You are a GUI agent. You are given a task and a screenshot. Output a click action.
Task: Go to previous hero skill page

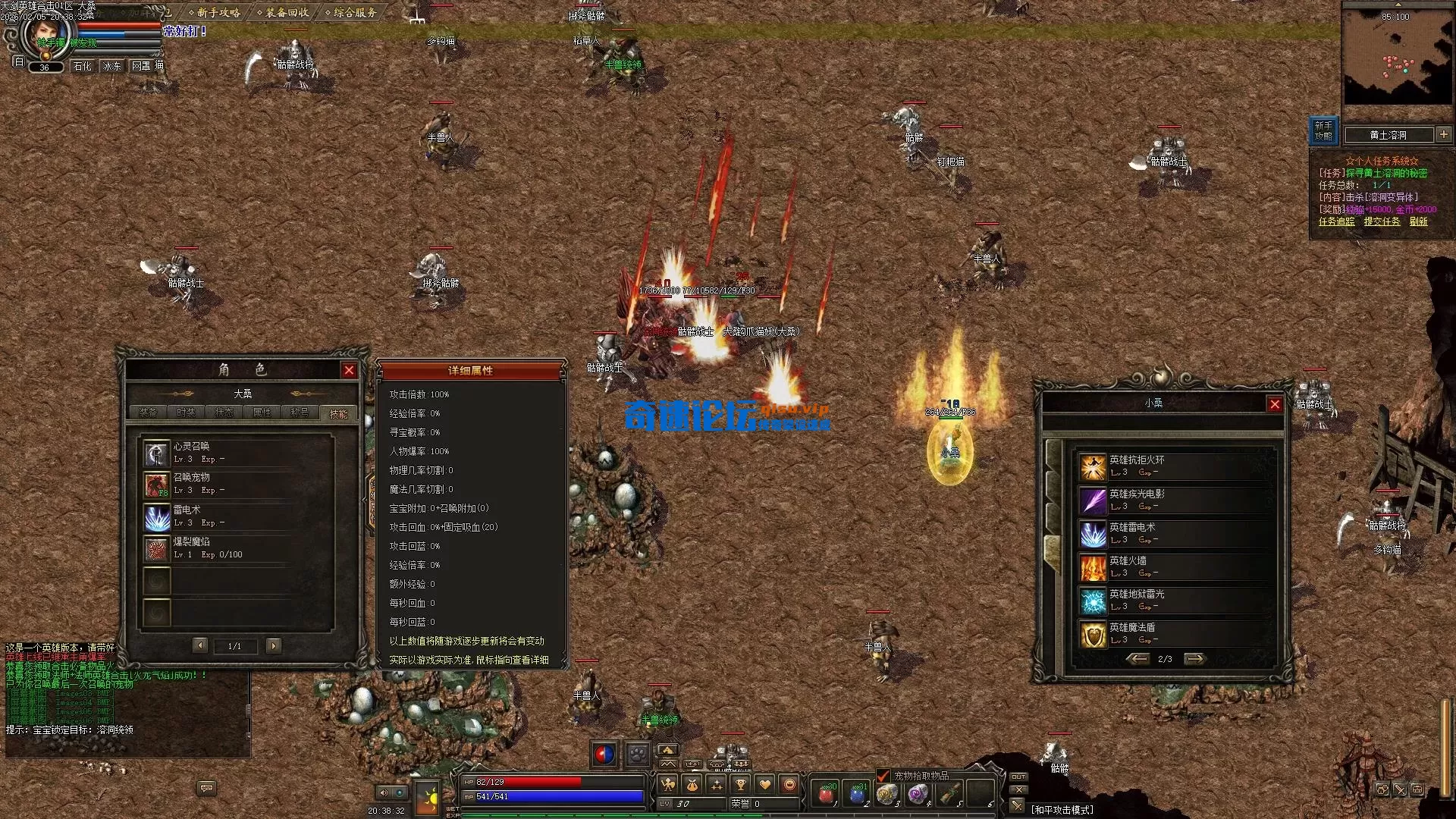point(1137,659)
